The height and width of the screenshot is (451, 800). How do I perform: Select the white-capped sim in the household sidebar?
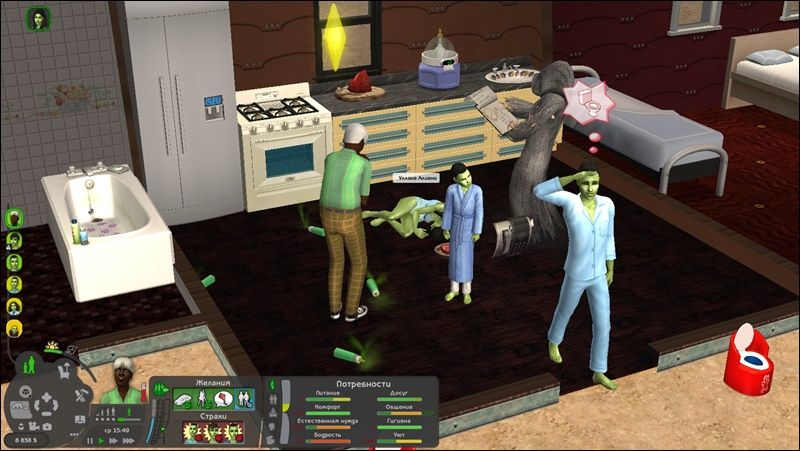(15, 217)
